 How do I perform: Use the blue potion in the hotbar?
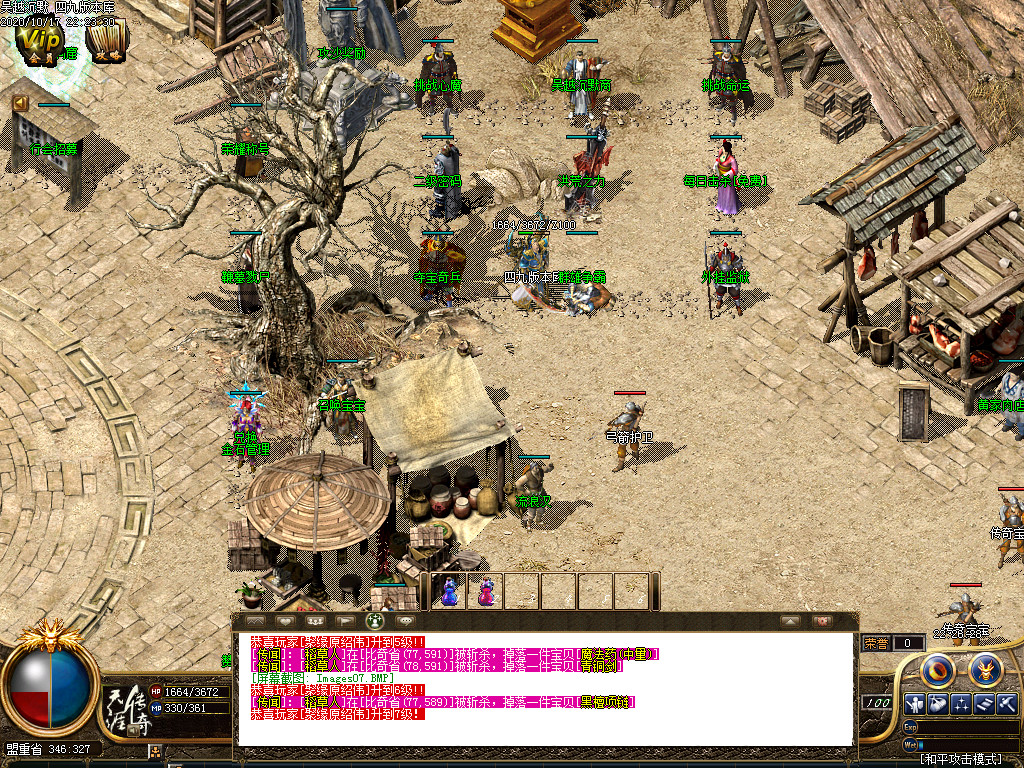449,591
